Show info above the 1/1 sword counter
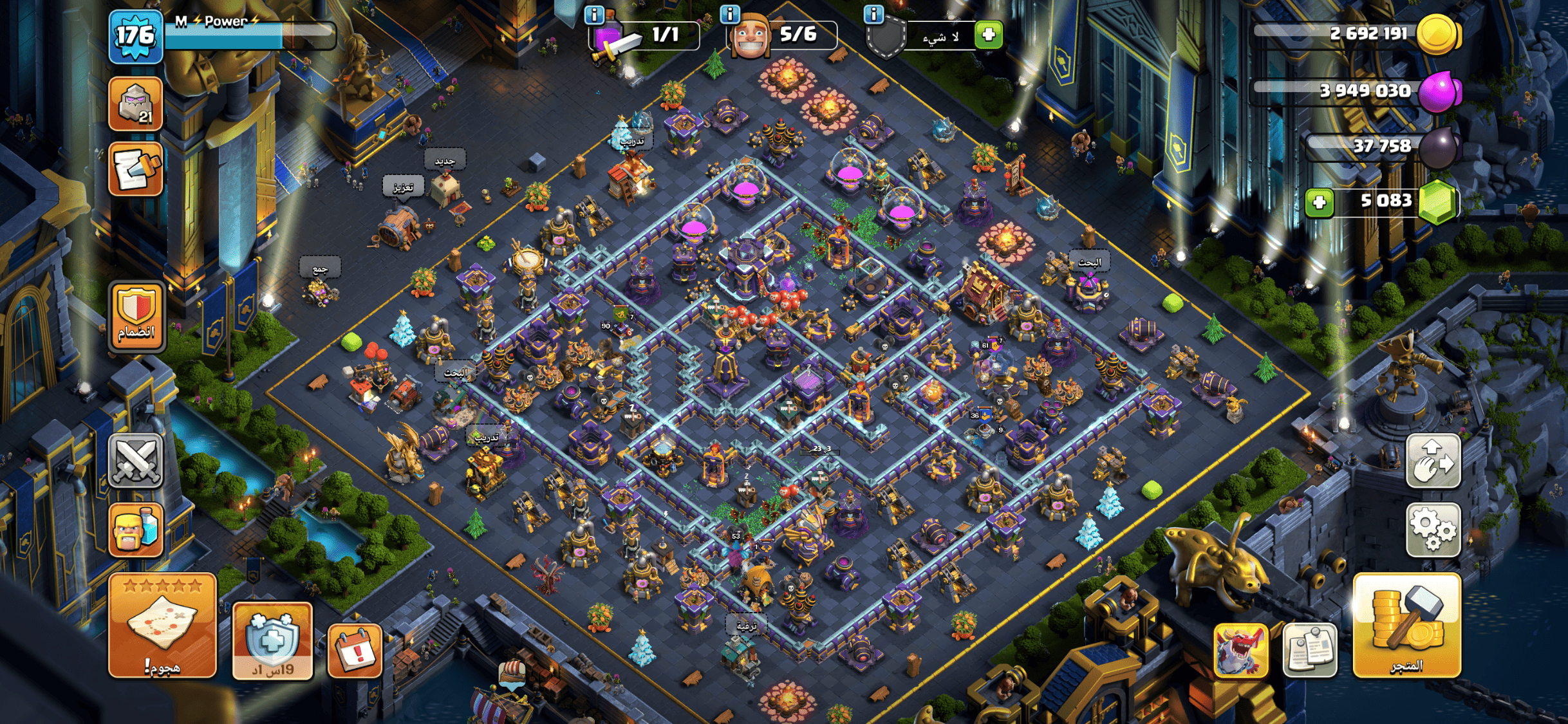The image size is (1568, 724). [x=594, y=14]
